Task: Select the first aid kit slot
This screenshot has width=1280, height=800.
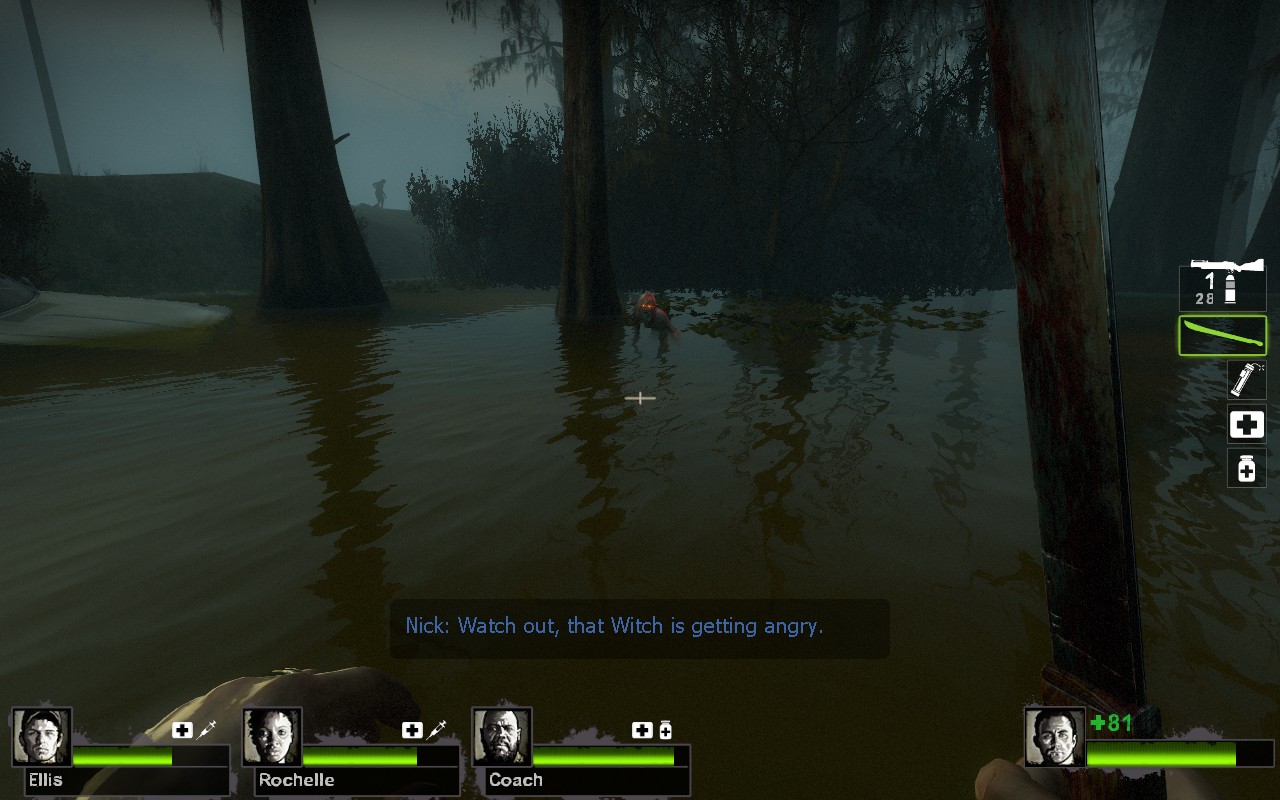Action: point(1246,425)
